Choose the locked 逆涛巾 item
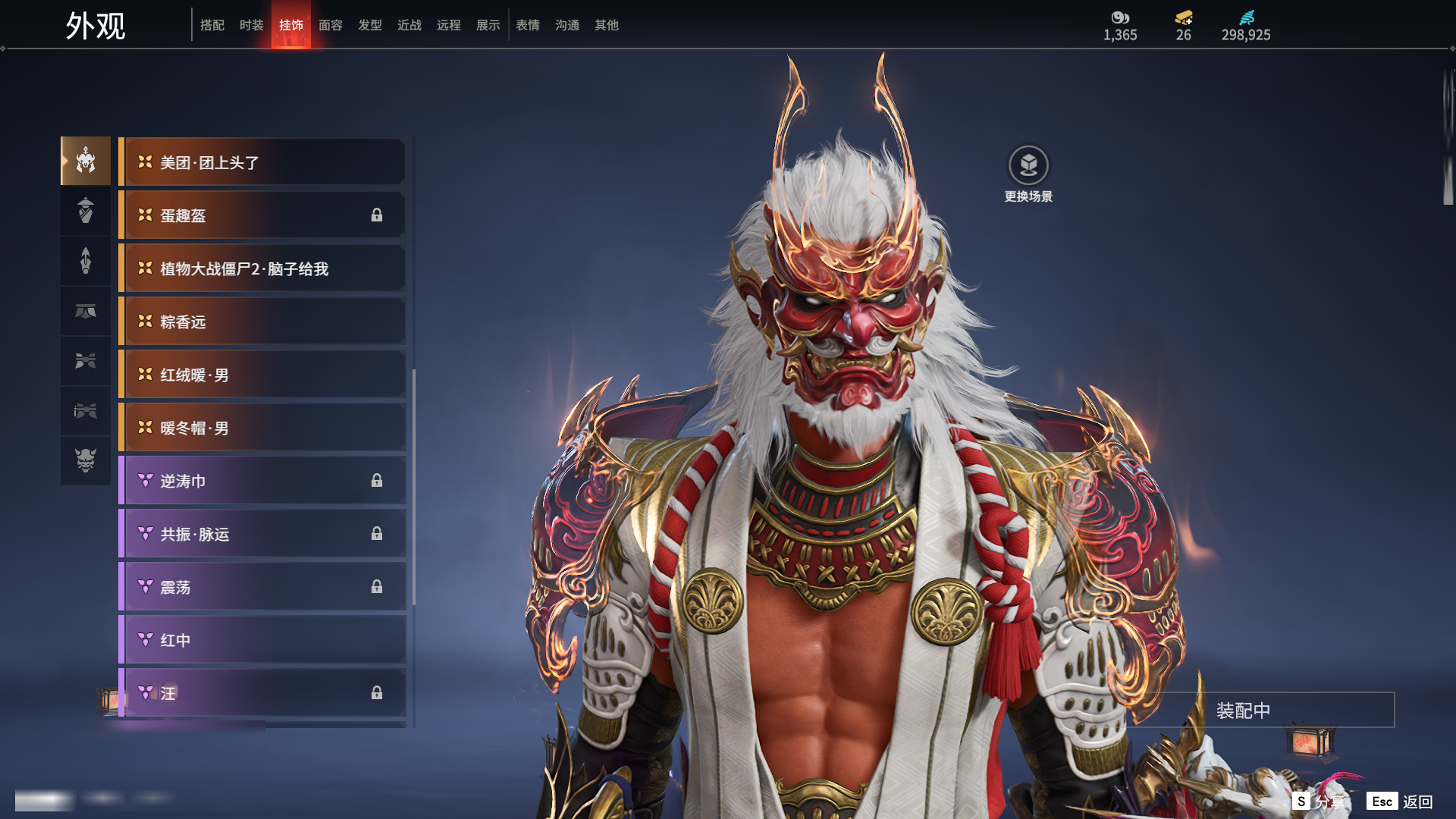Image resolution: width=1456 pixels, height=819 pixels. click(262, 481)
